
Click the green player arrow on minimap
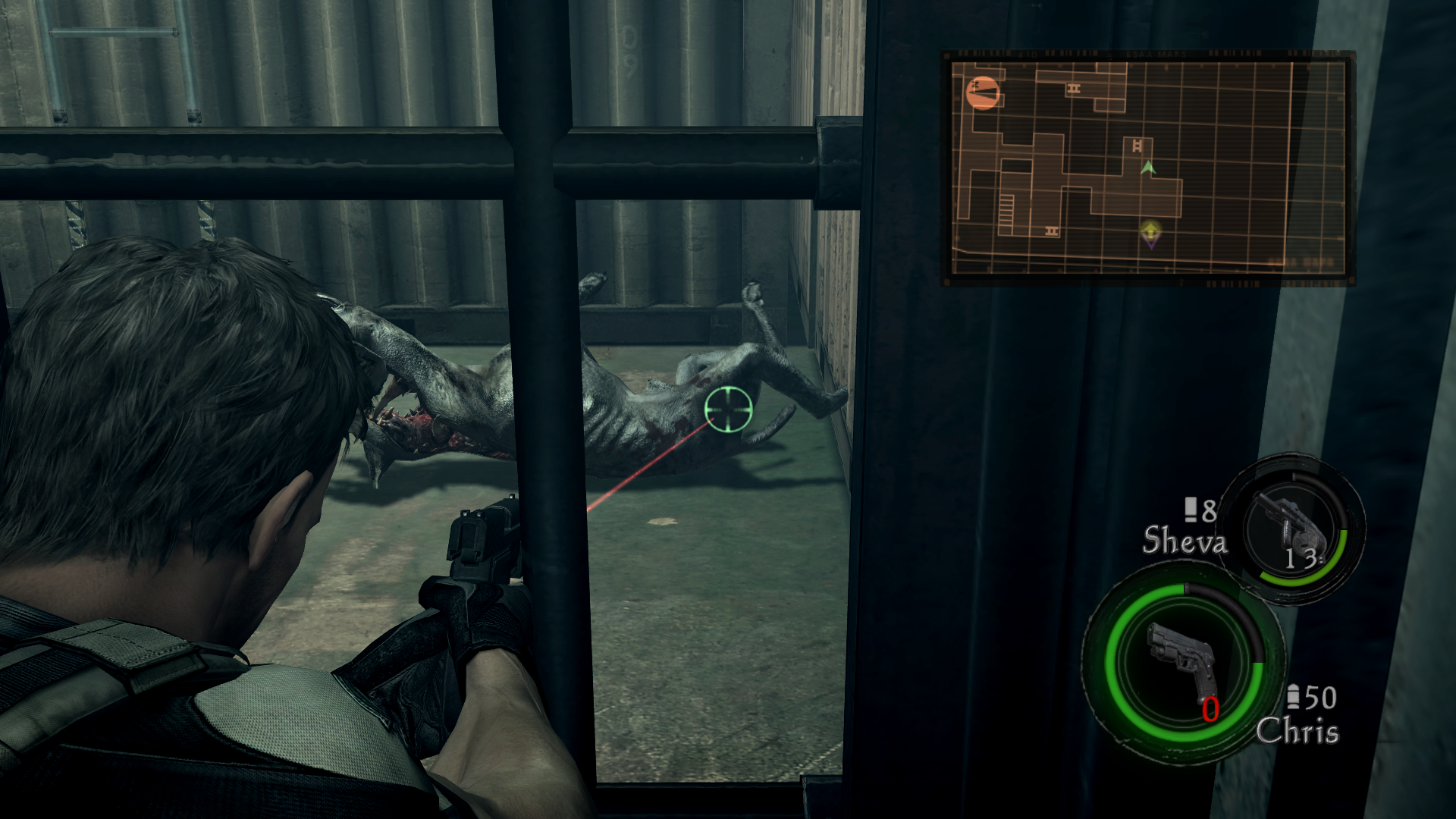coord(1148,168)
